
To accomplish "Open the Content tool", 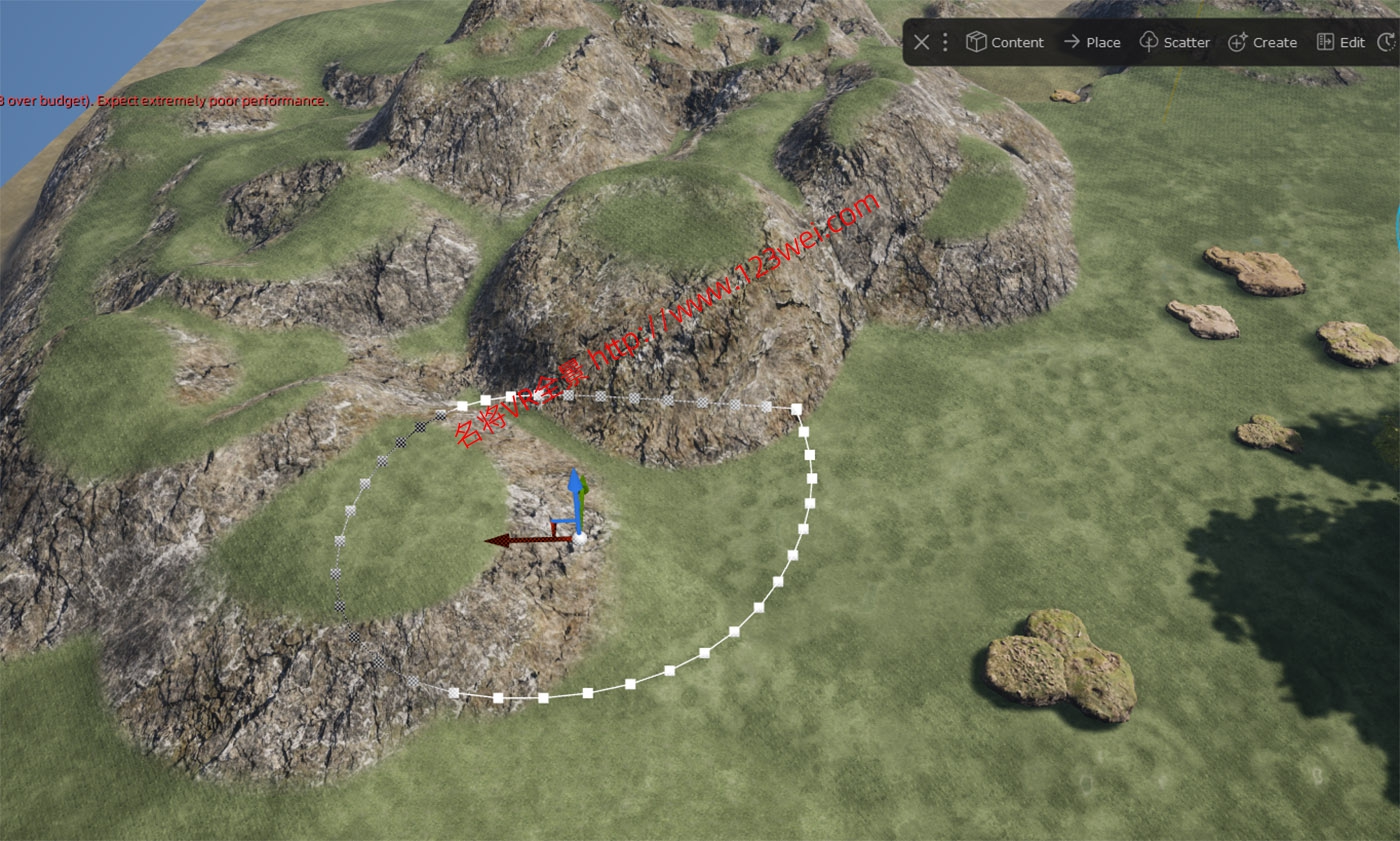I will (1004, 42).
